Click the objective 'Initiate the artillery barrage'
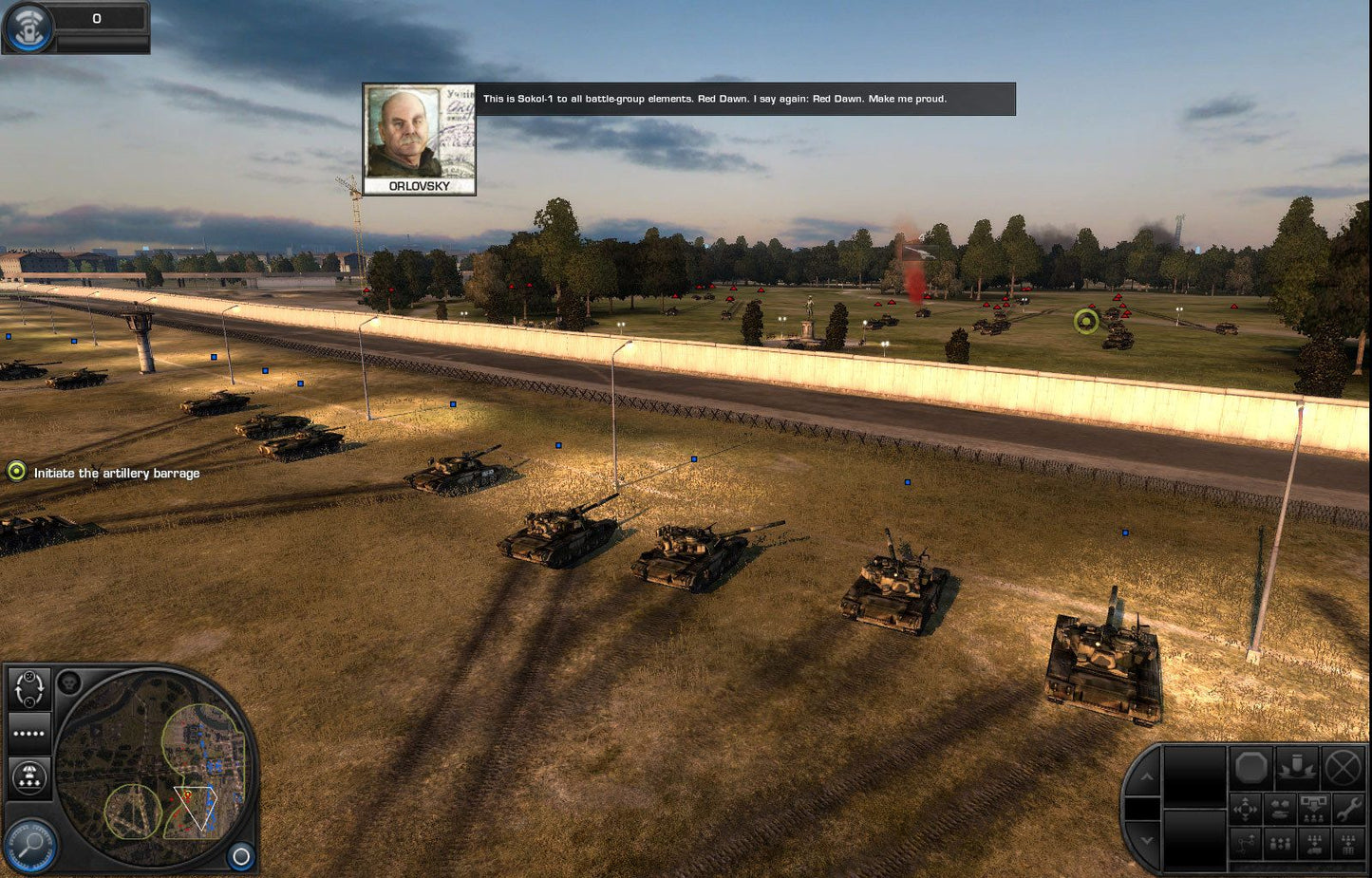The width and height of the screenshot is (1372, 878). pyautogui.click(x=117, y=473)
